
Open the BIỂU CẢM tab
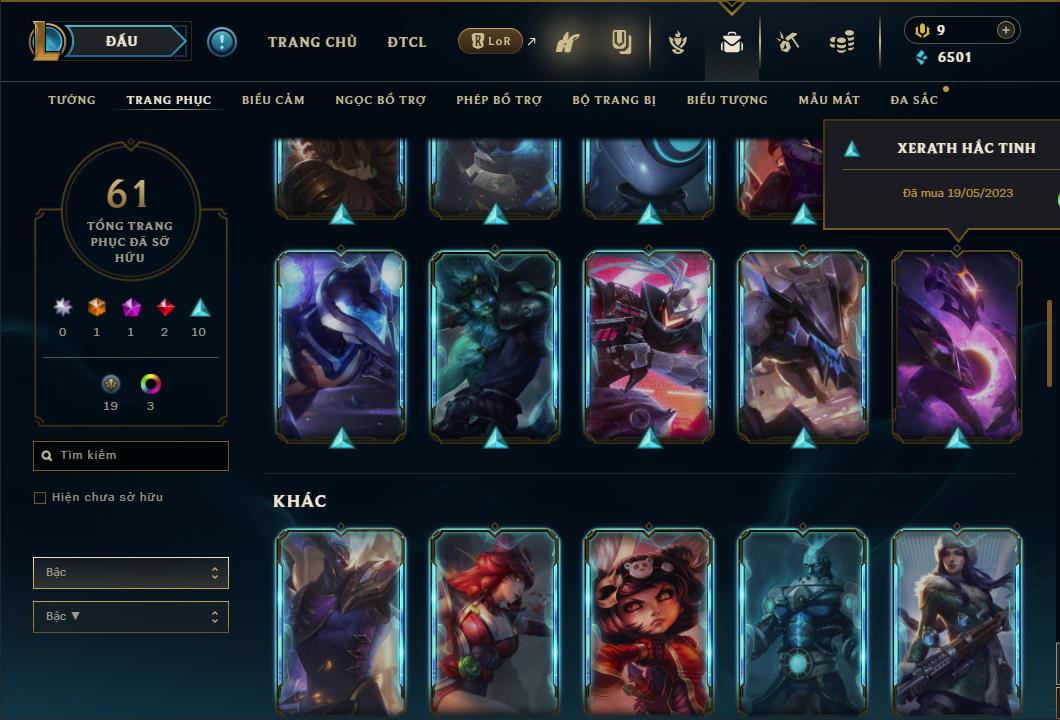(x=273, y=100)
